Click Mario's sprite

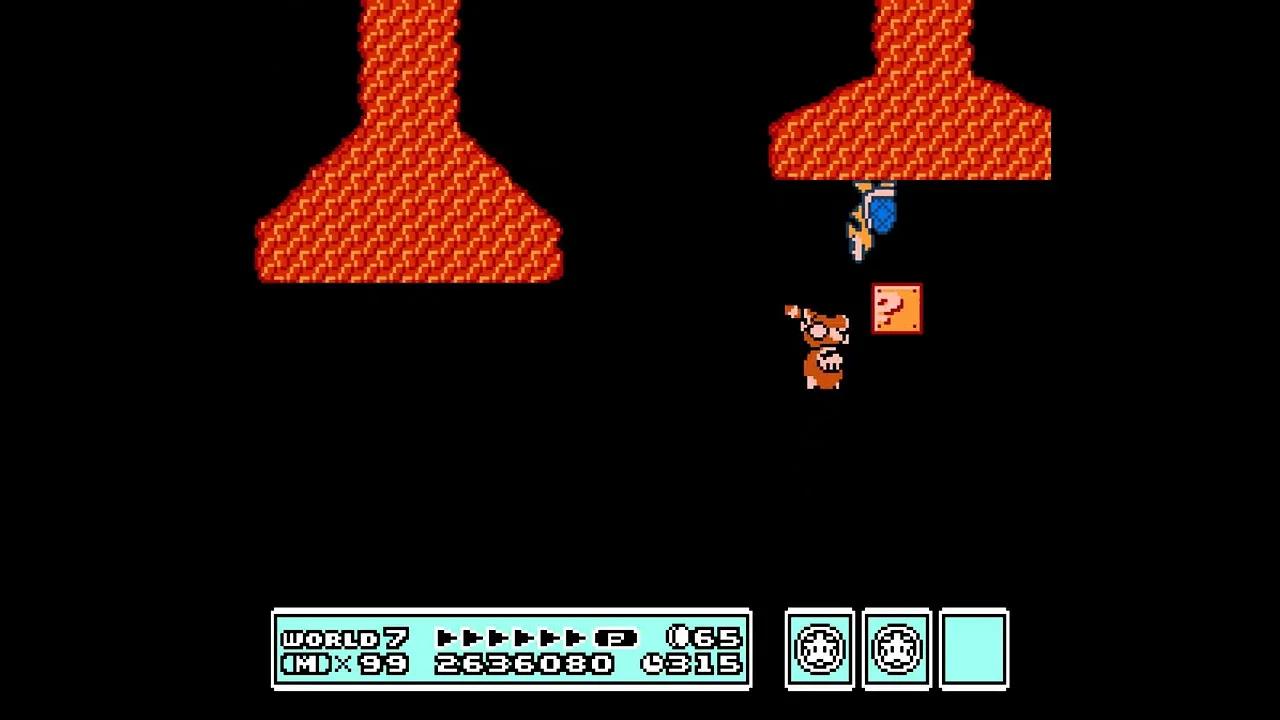(x=820, y=345)
